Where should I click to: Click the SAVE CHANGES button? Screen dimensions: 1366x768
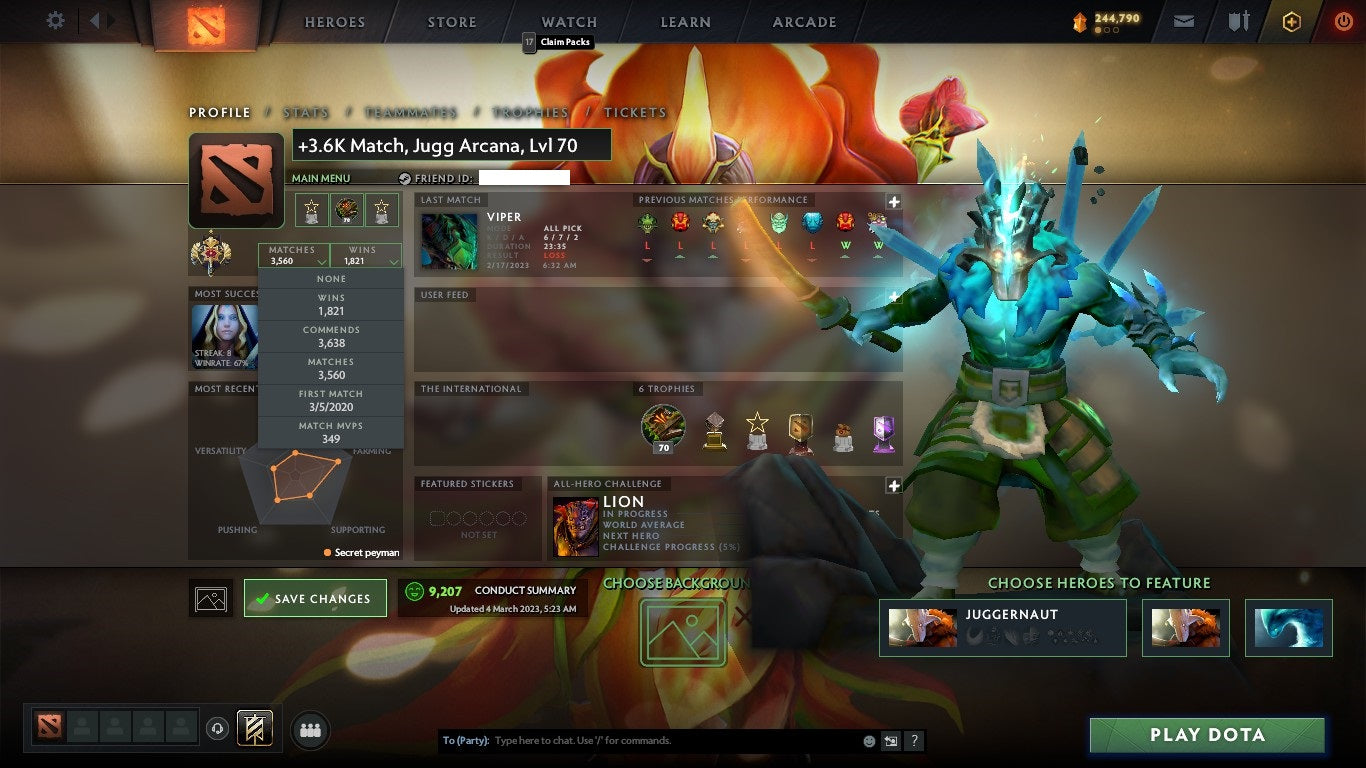315,597
